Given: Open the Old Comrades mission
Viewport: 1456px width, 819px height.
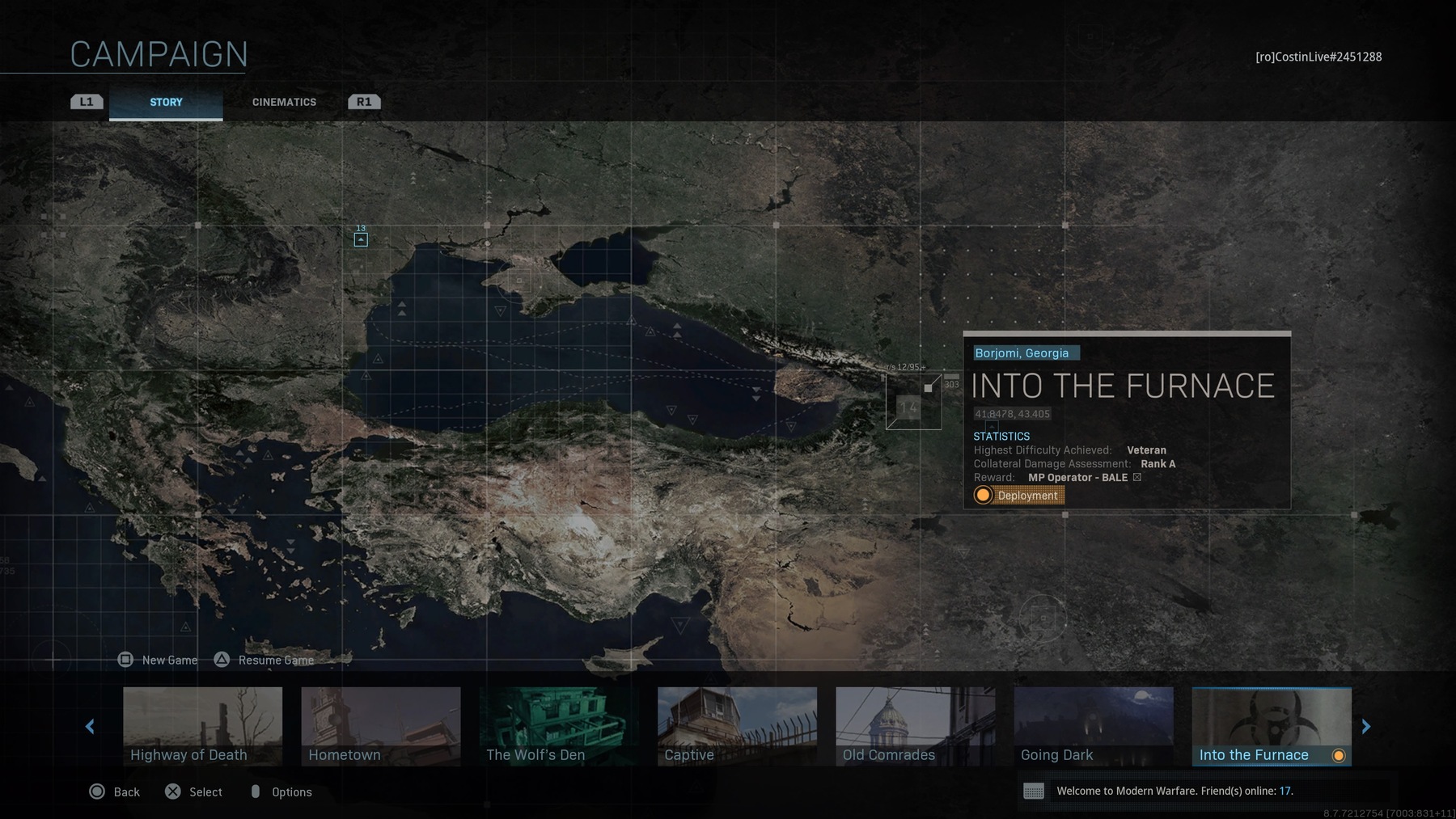Looking at the screenshot, I should tap(915, 725).
